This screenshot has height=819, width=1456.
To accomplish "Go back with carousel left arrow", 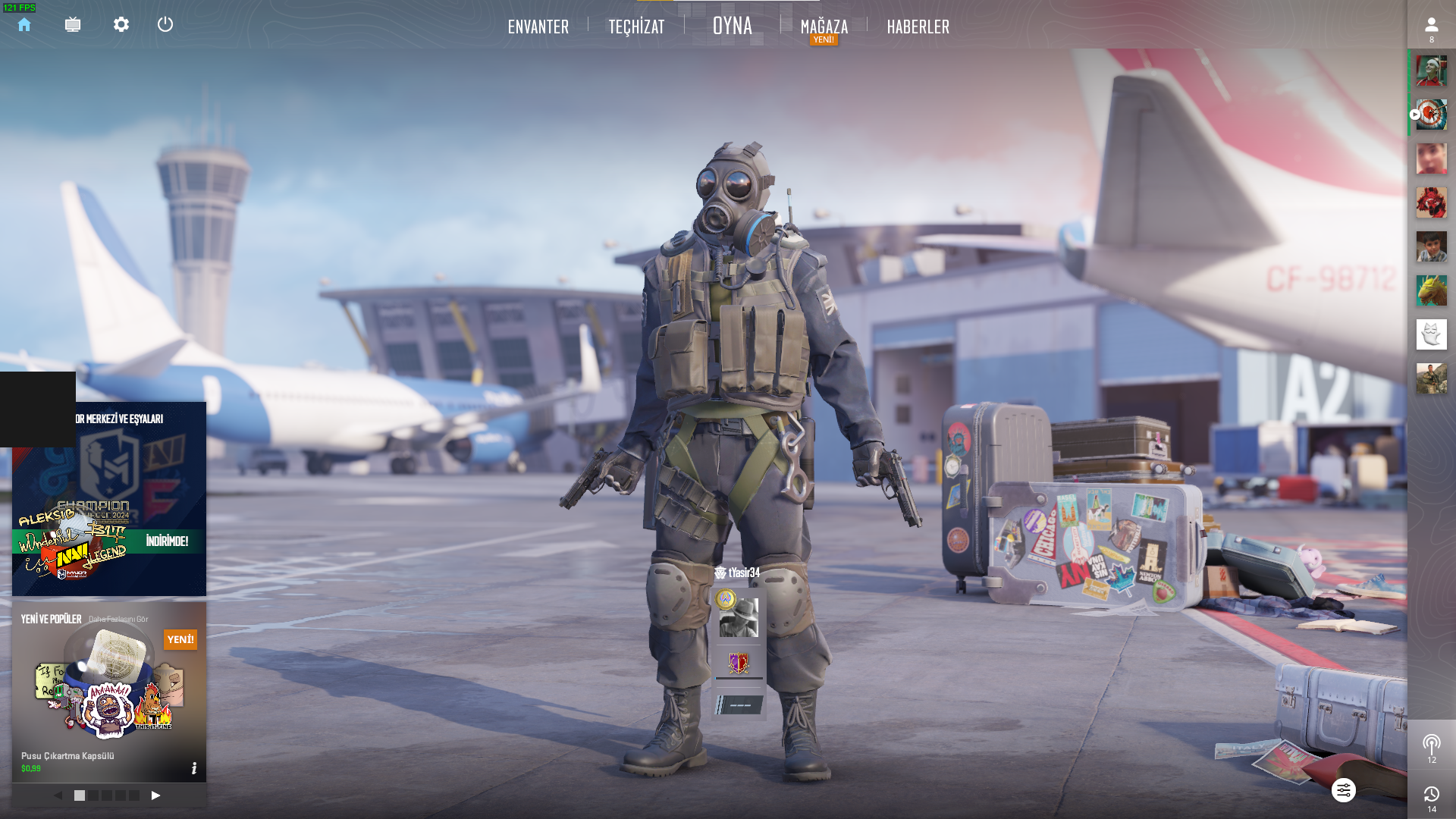I will [58, 795].
